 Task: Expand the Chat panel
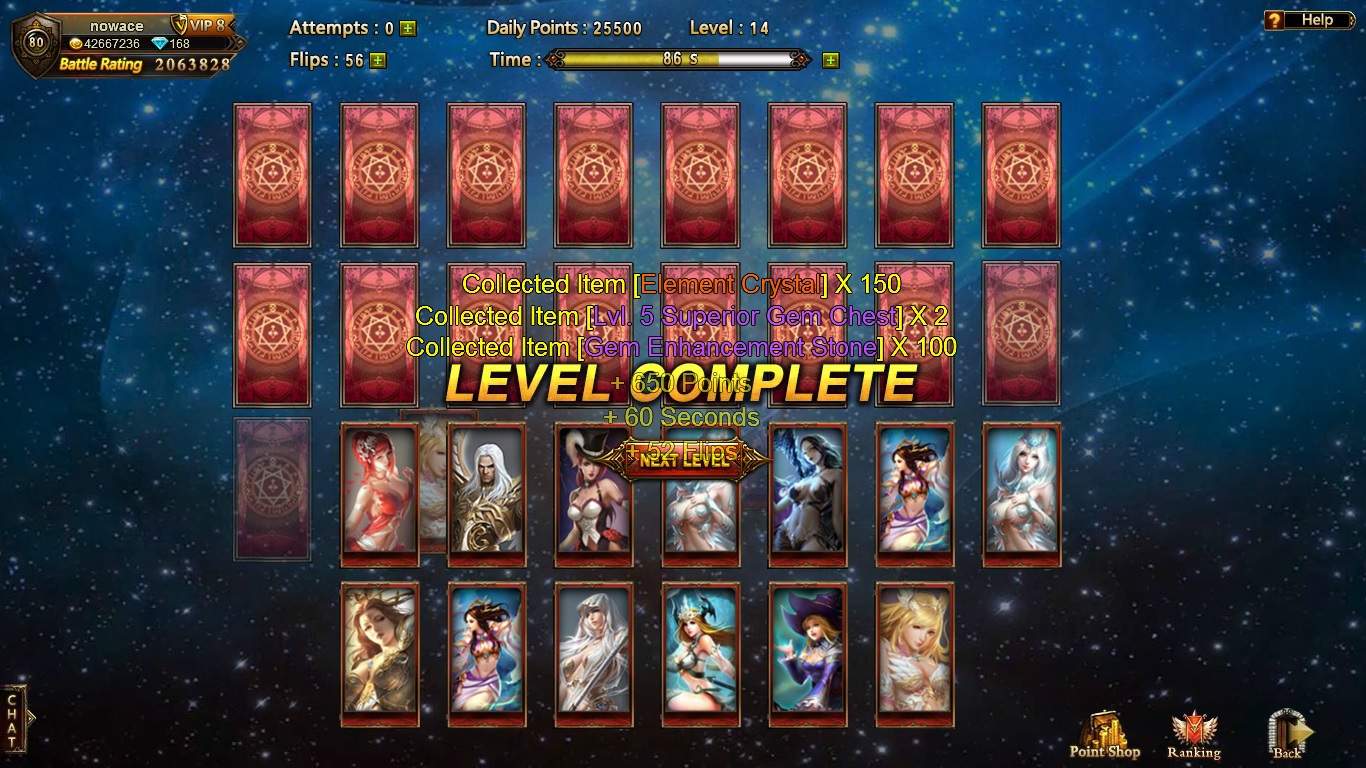coord(14,719)
